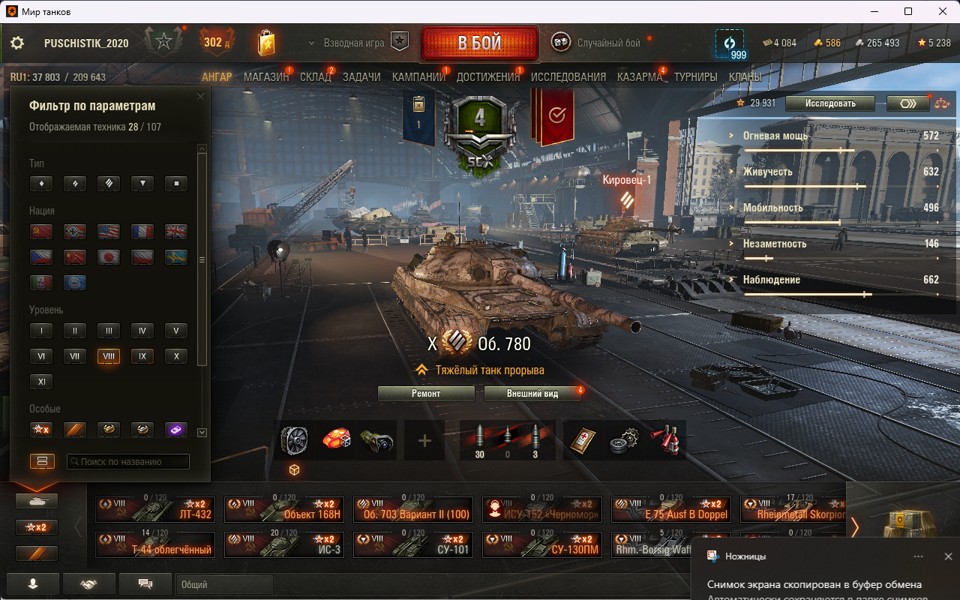Close the Ножницы notification popup
This screenshot has height=600, width=960.
[948, 556]
